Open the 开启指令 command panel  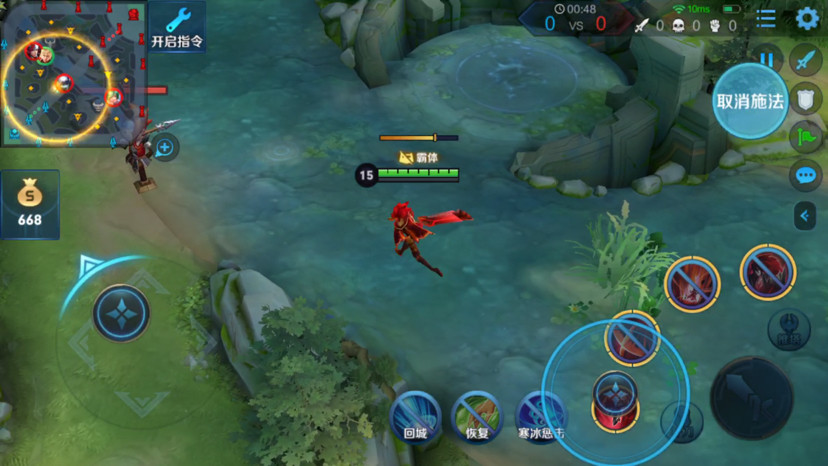pos(177,27)
